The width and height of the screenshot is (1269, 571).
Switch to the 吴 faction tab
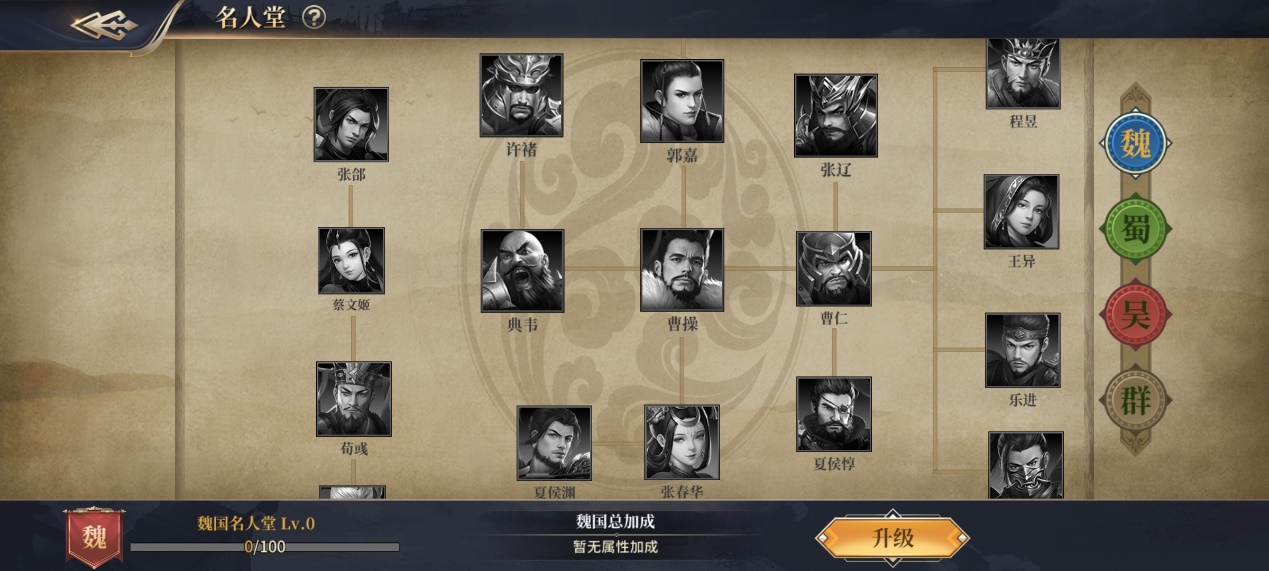coord(1135,316)
